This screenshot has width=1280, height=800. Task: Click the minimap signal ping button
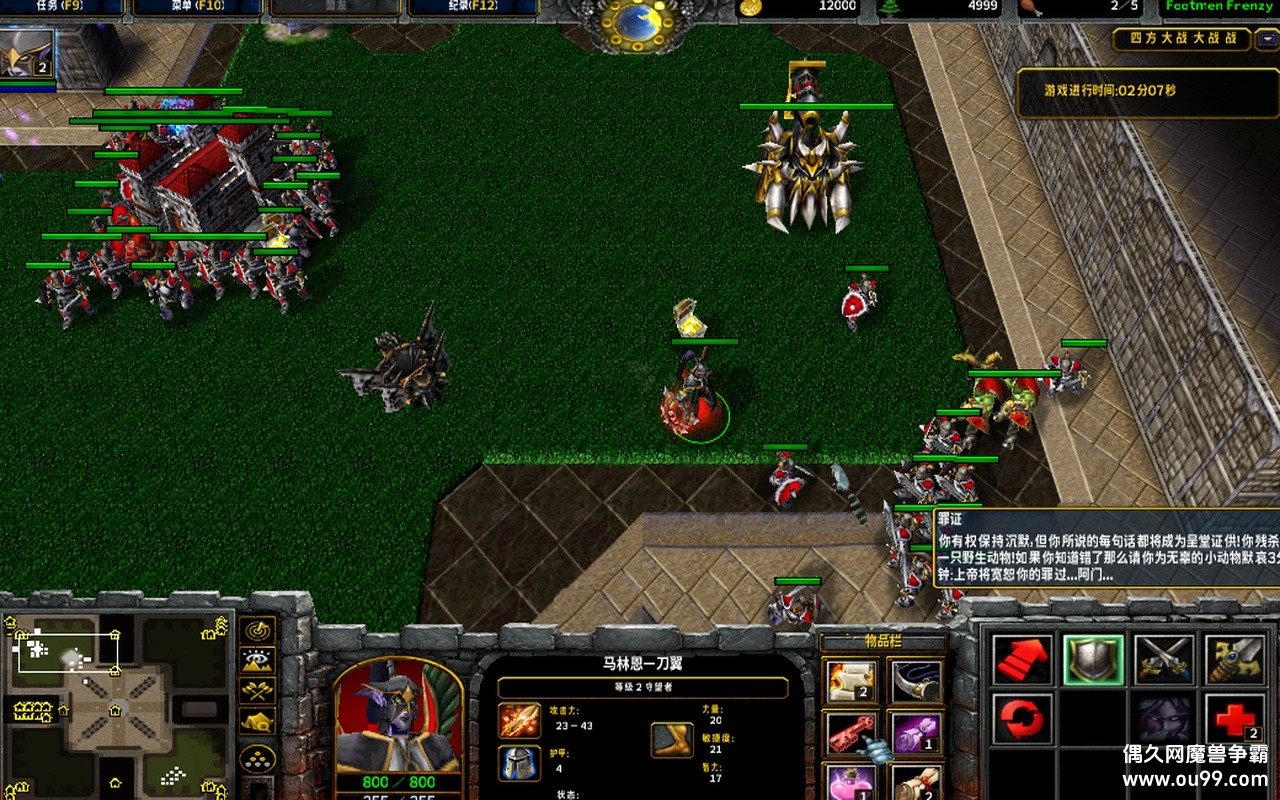click(x=258, y=631)
